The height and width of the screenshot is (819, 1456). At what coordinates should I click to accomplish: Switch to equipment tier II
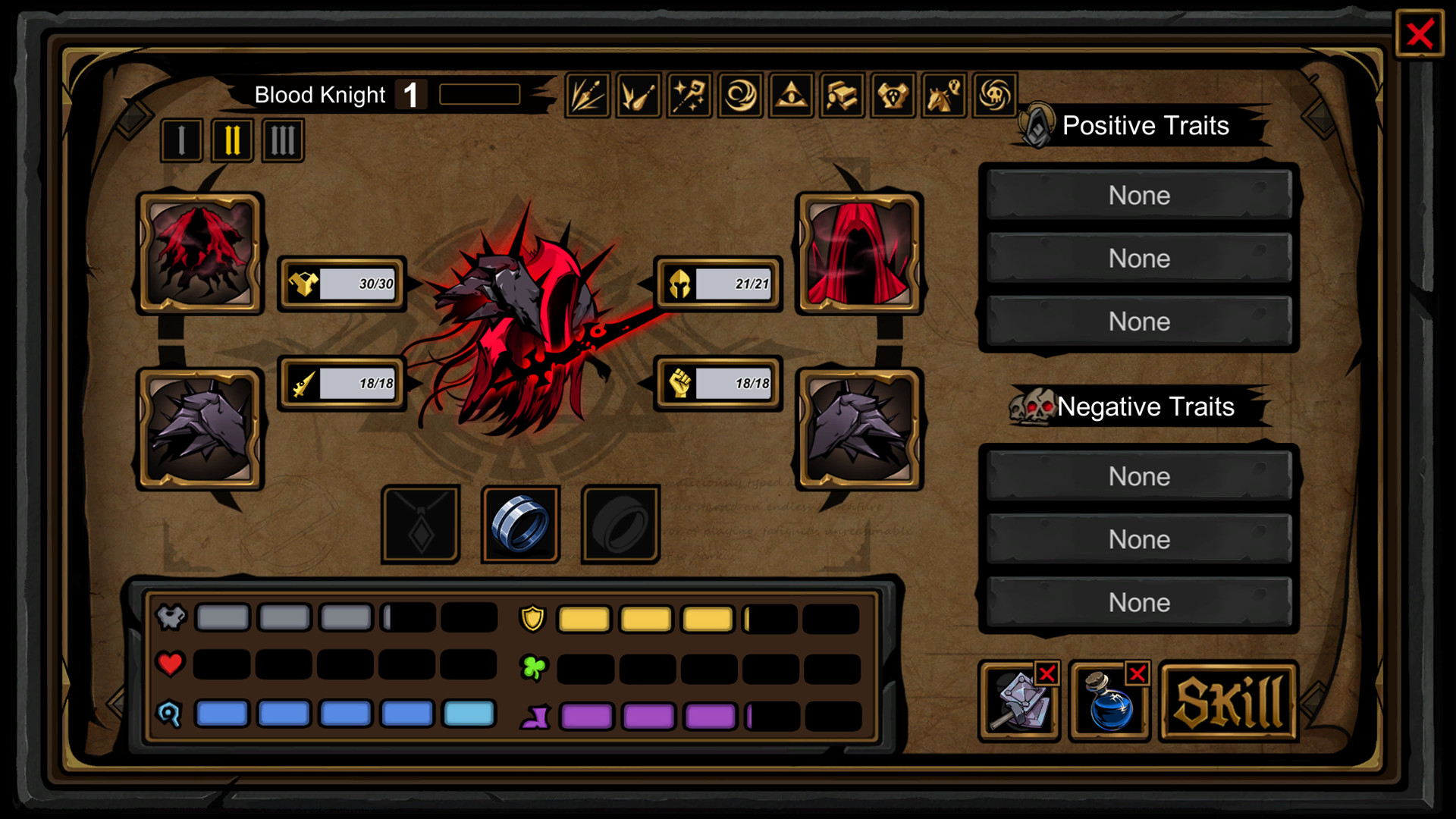232,140
